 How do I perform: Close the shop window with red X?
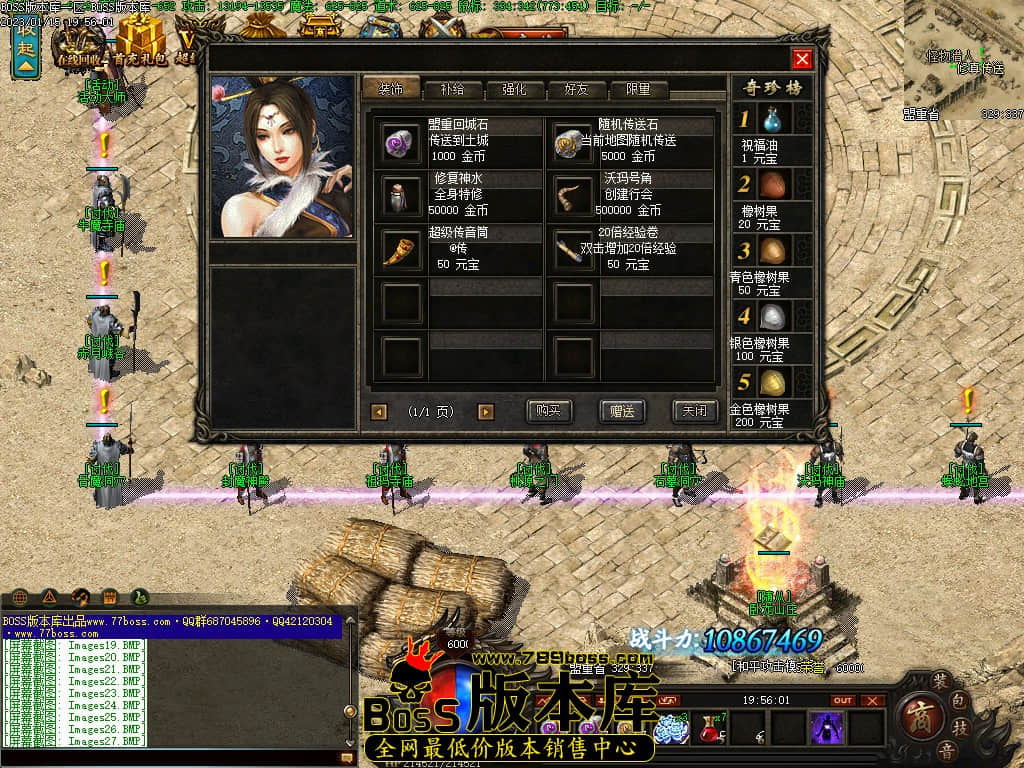coord(801,59)
